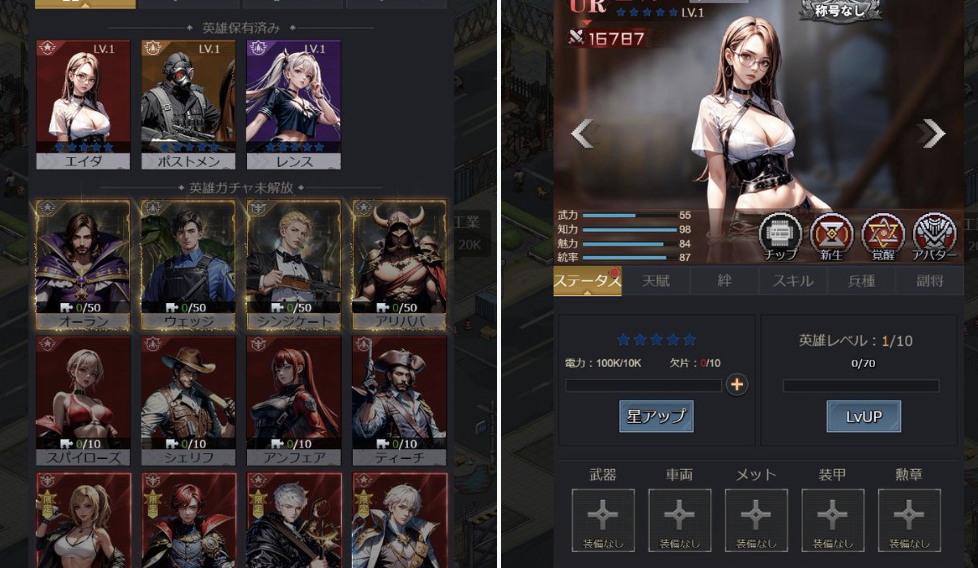This screenshot has height=568, width=978.
Task: Switch to the スキル tab
Action: [x=792, y=281]
